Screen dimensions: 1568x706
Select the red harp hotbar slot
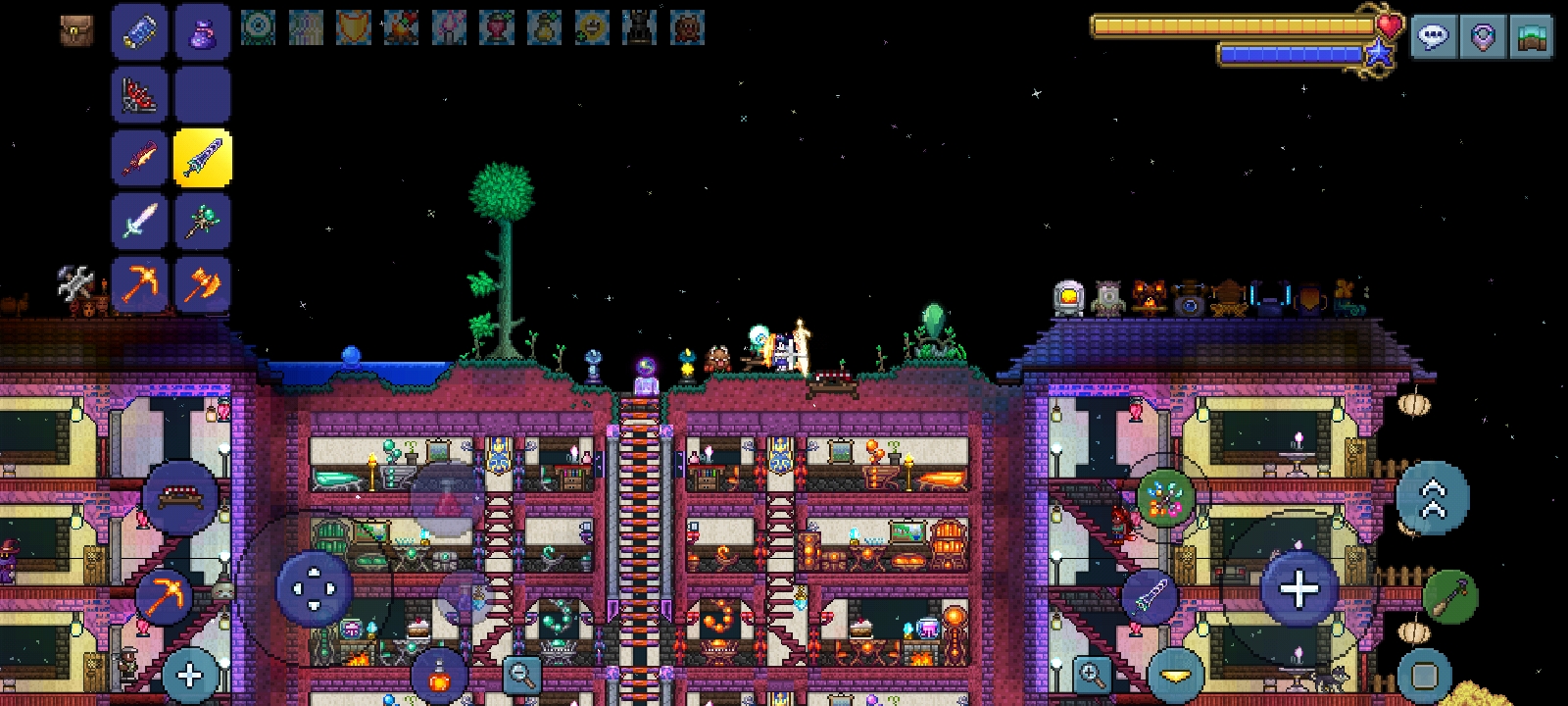(x=139, y=95)
